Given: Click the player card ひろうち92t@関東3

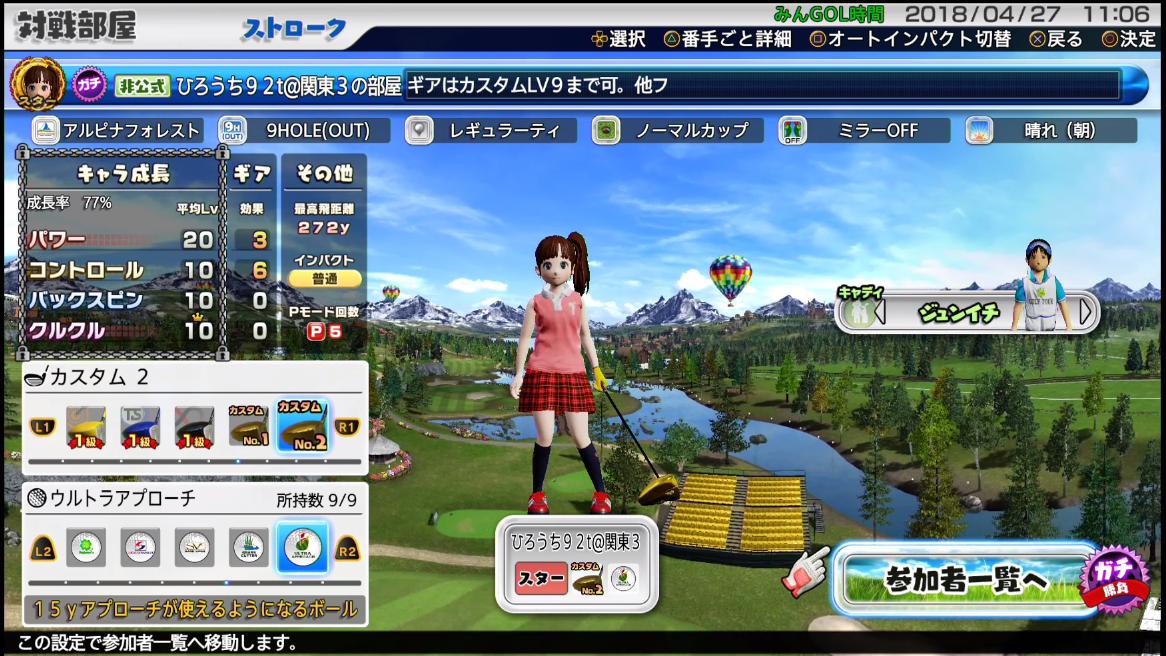Looking at the screenshot, I should (x=577, y=563).
